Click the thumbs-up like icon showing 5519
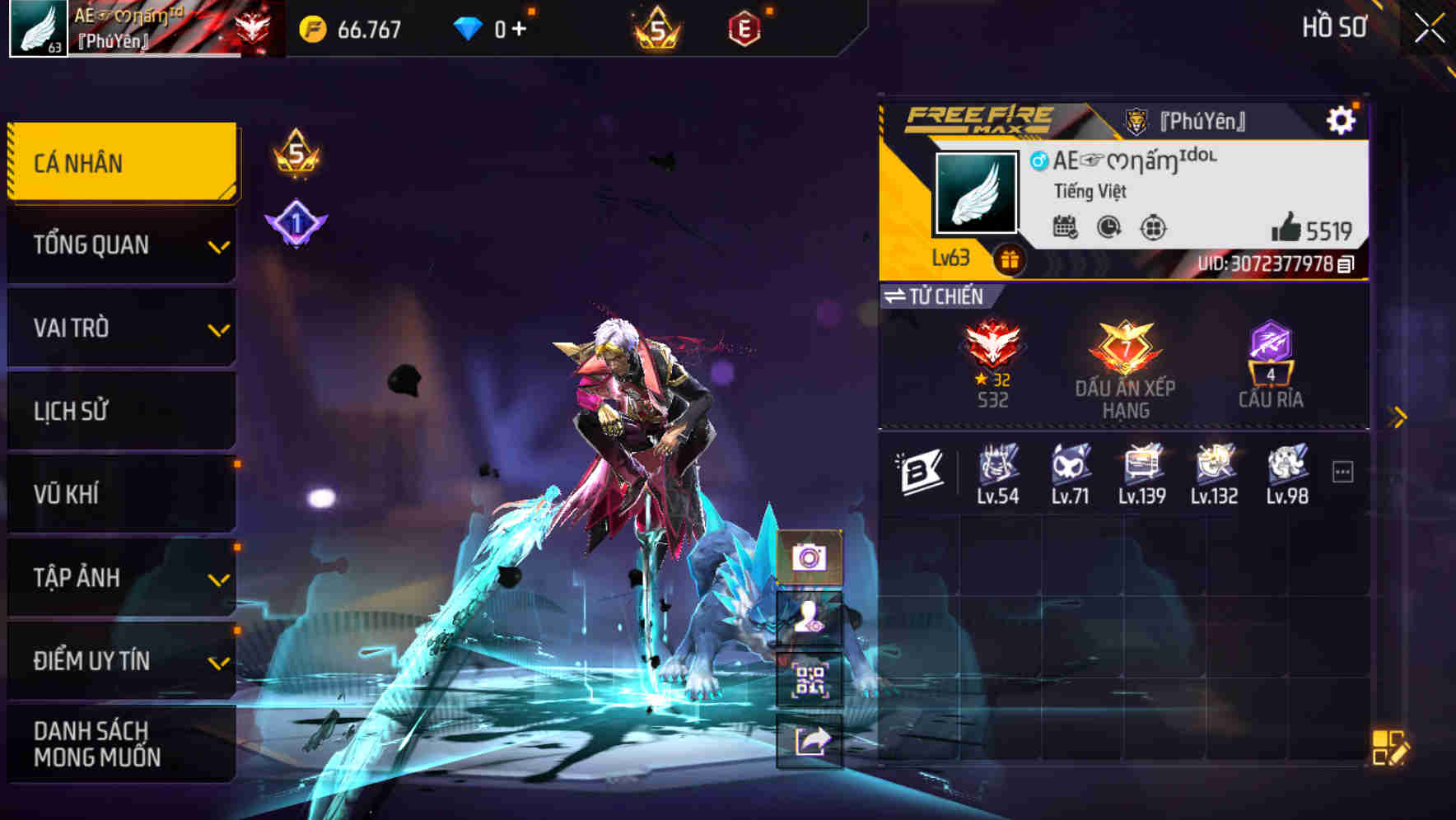 (x=1291, y=231)
